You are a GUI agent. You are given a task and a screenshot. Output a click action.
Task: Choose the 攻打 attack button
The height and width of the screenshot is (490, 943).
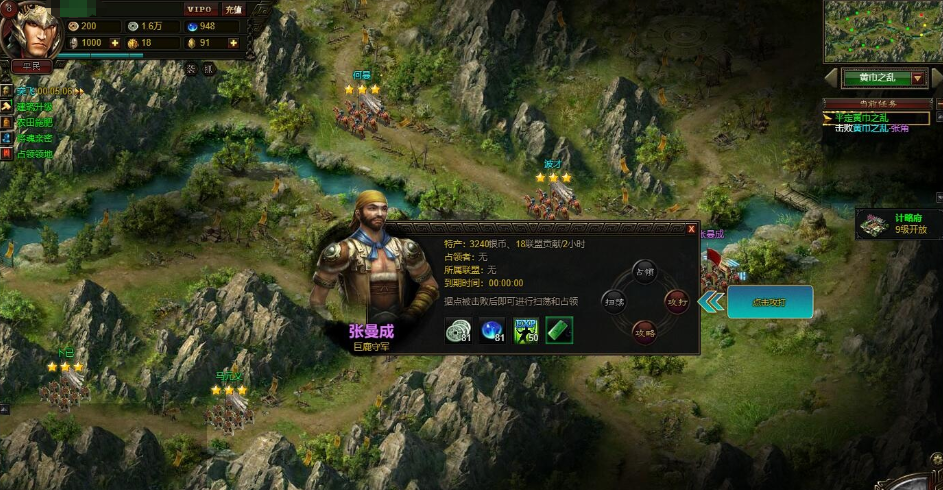coord(676,299)
